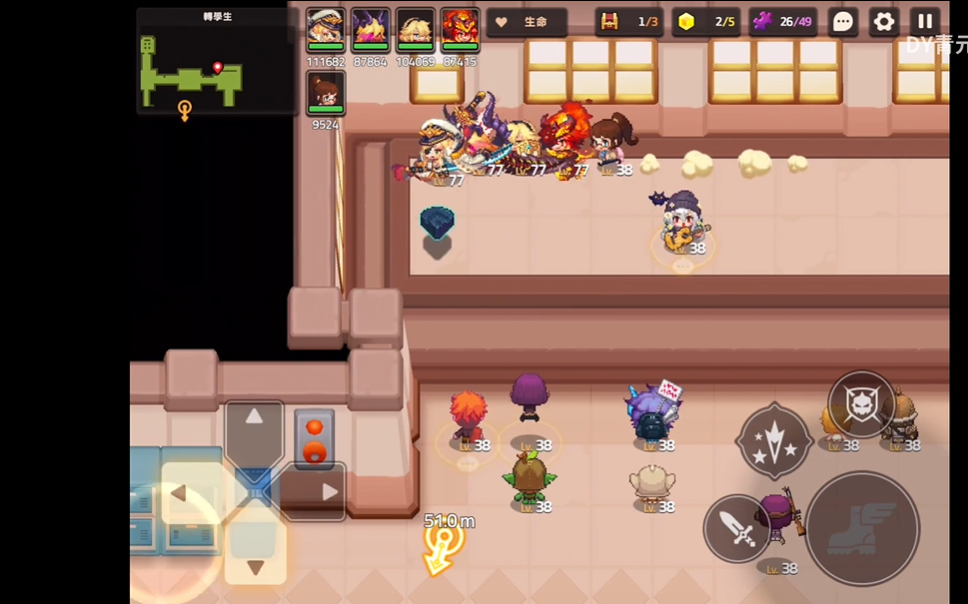The image size is (968, 604).
Task: Toggle the 生命 heart display button
Action: [x=527, y=22]
